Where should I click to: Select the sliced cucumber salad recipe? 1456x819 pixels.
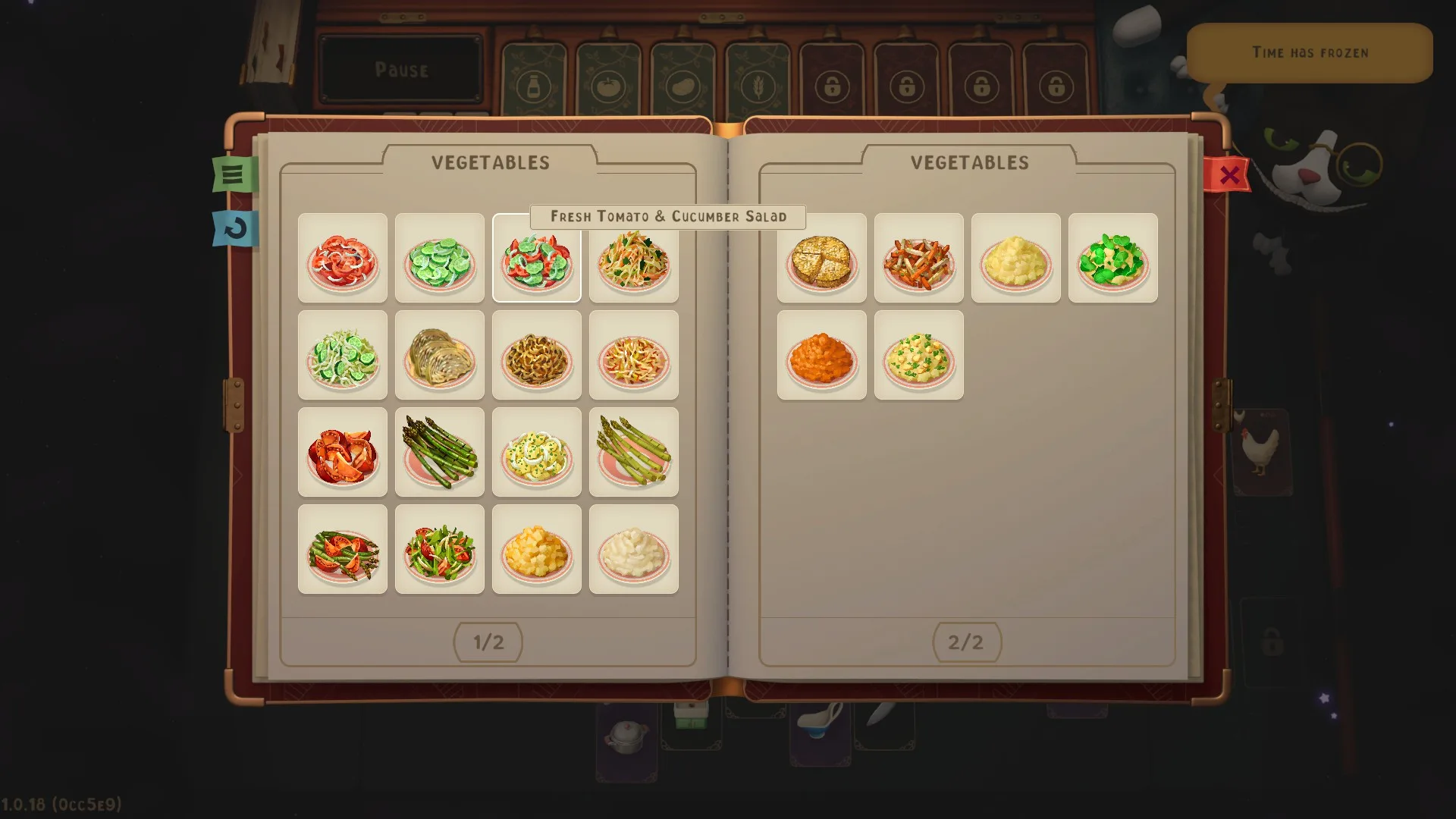pyautogui.click(x=440, y=259)
